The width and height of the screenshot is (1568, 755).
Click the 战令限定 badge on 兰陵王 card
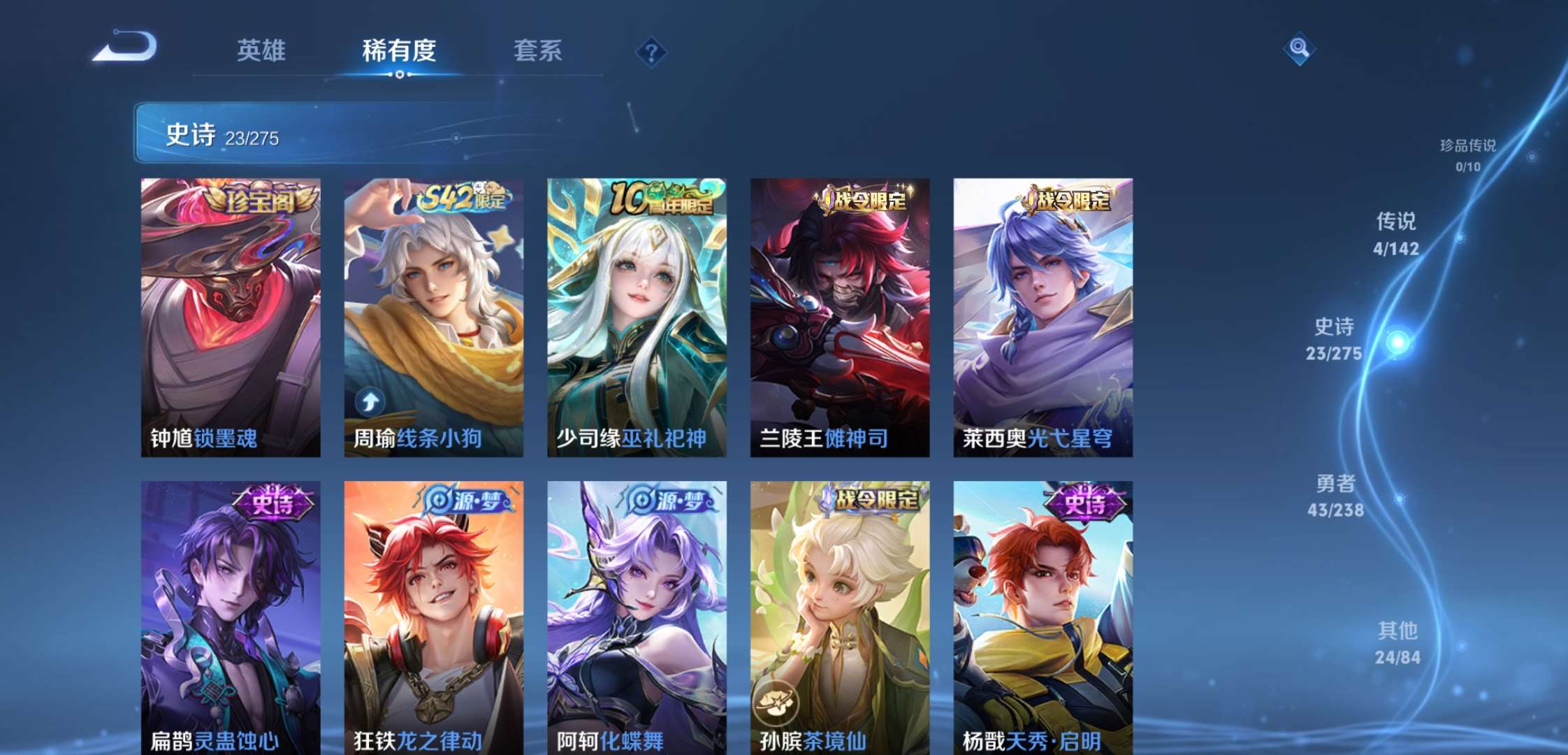tap(865, 201)
